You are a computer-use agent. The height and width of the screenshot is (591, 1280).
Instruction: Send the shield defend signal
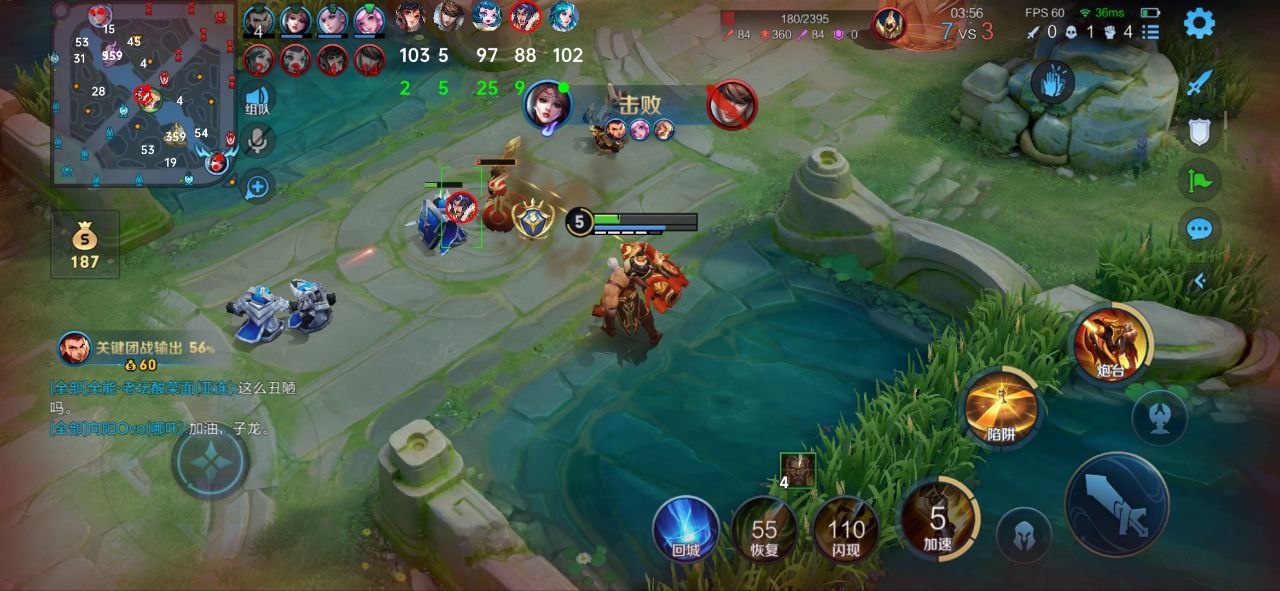click(1199, 132)
